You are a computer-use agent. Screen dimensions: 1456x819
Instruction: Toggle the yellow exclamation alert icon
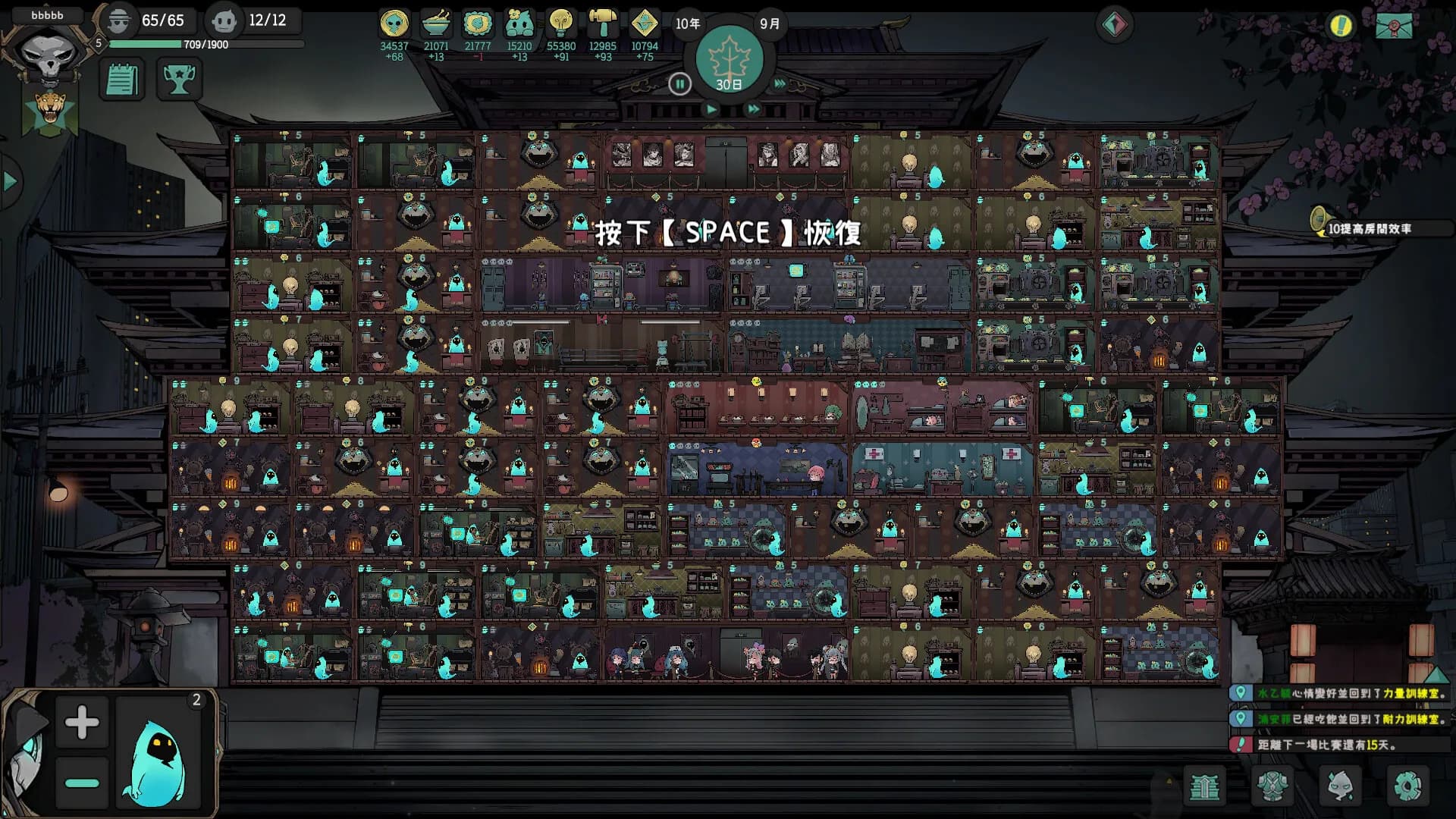[1341, 25]
